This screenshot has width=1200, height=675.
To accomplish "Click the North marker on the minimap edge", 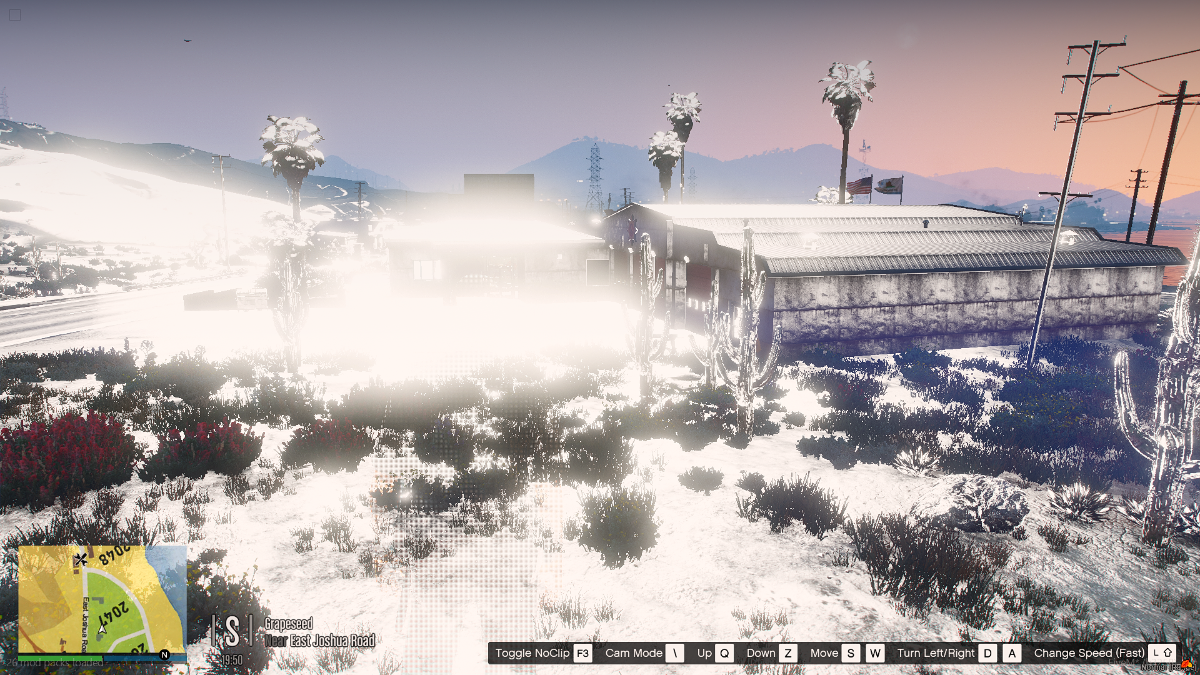I will [x=164, y=655].
